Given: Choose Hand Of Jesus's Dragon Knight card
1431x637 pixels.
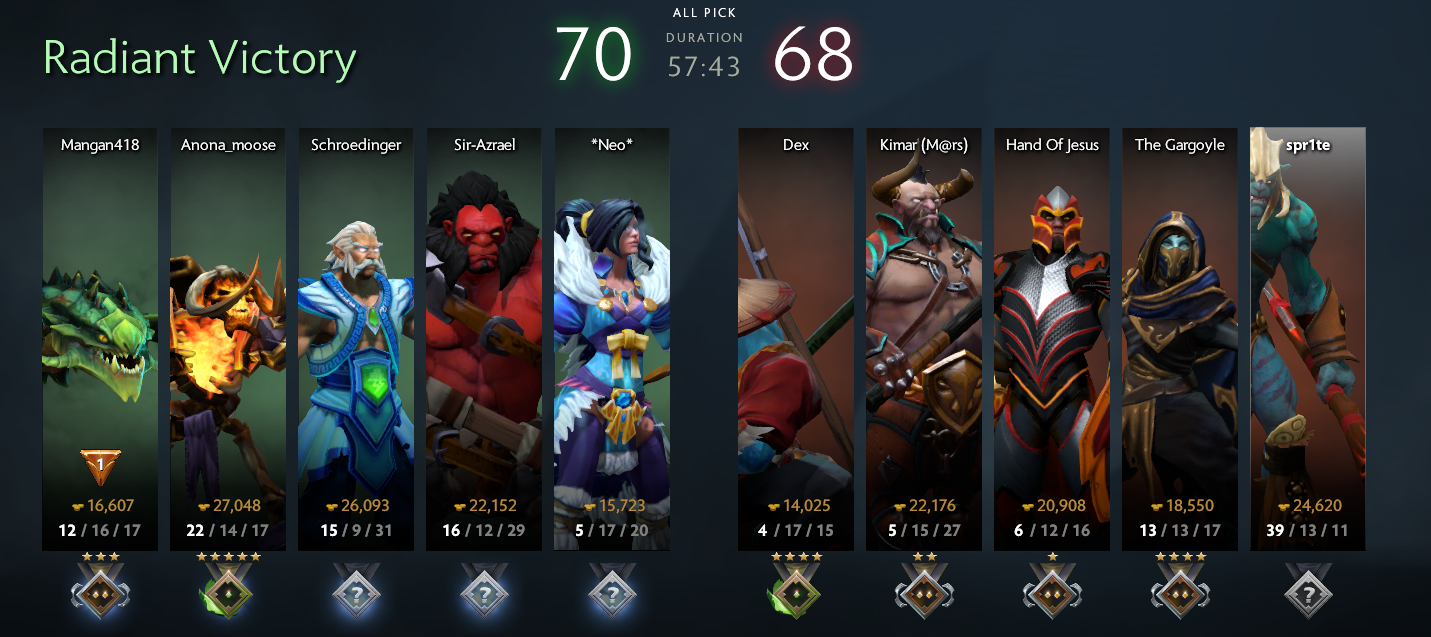Looking at the screenshot, I should [1051, 338].
